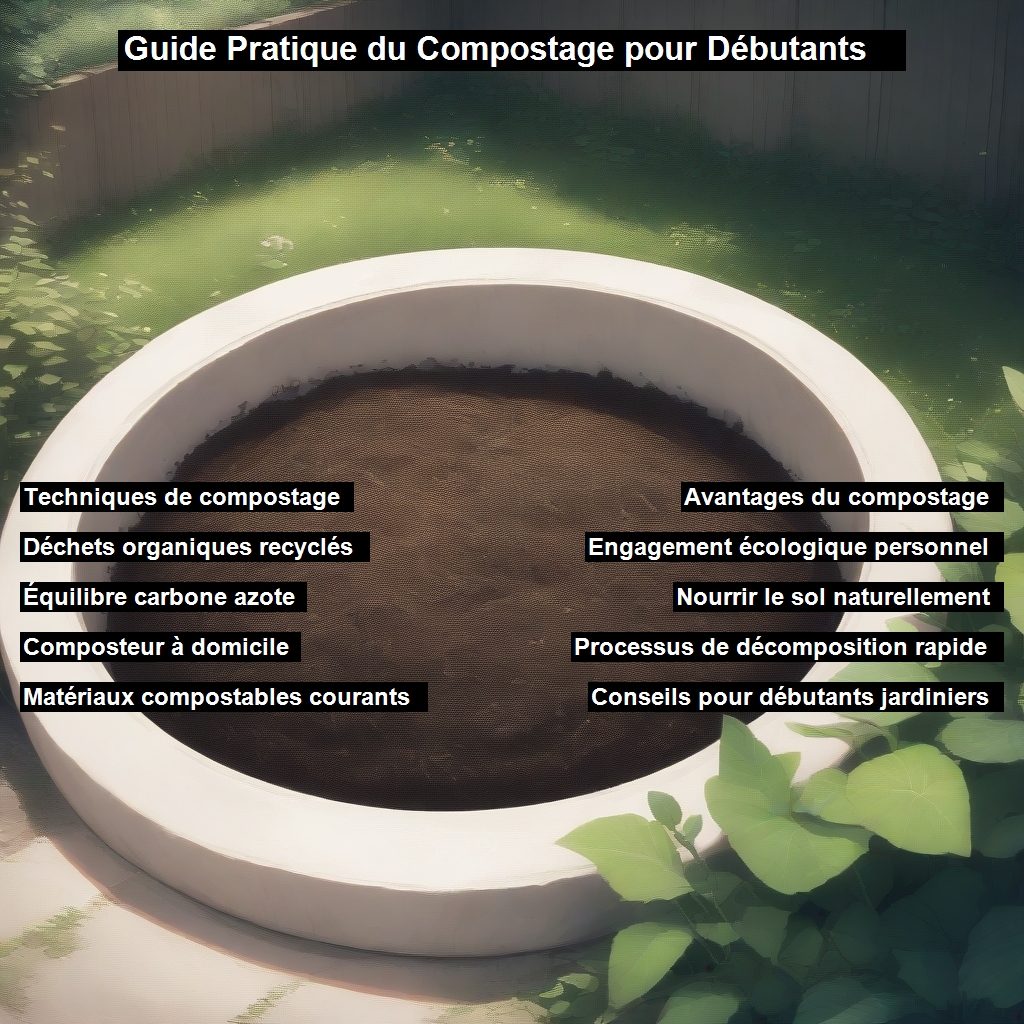The height and width of the screenshot is (1024, 1024).
Task: Choose Équilibre carbone azote
Action: click(x=160, y=597)
